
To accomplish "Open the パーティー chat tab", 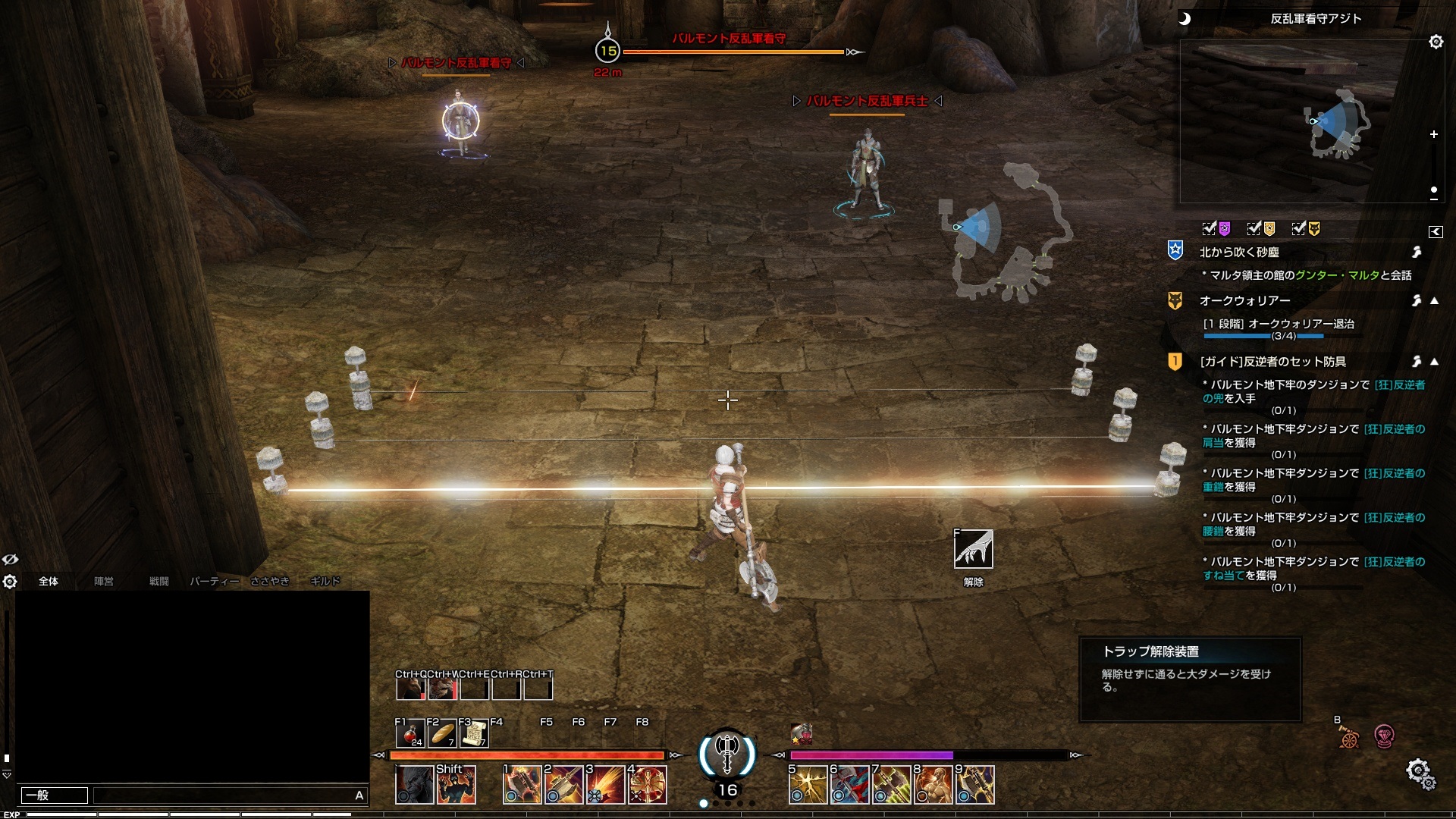I will pyautogui.click(x=214, y=582).
